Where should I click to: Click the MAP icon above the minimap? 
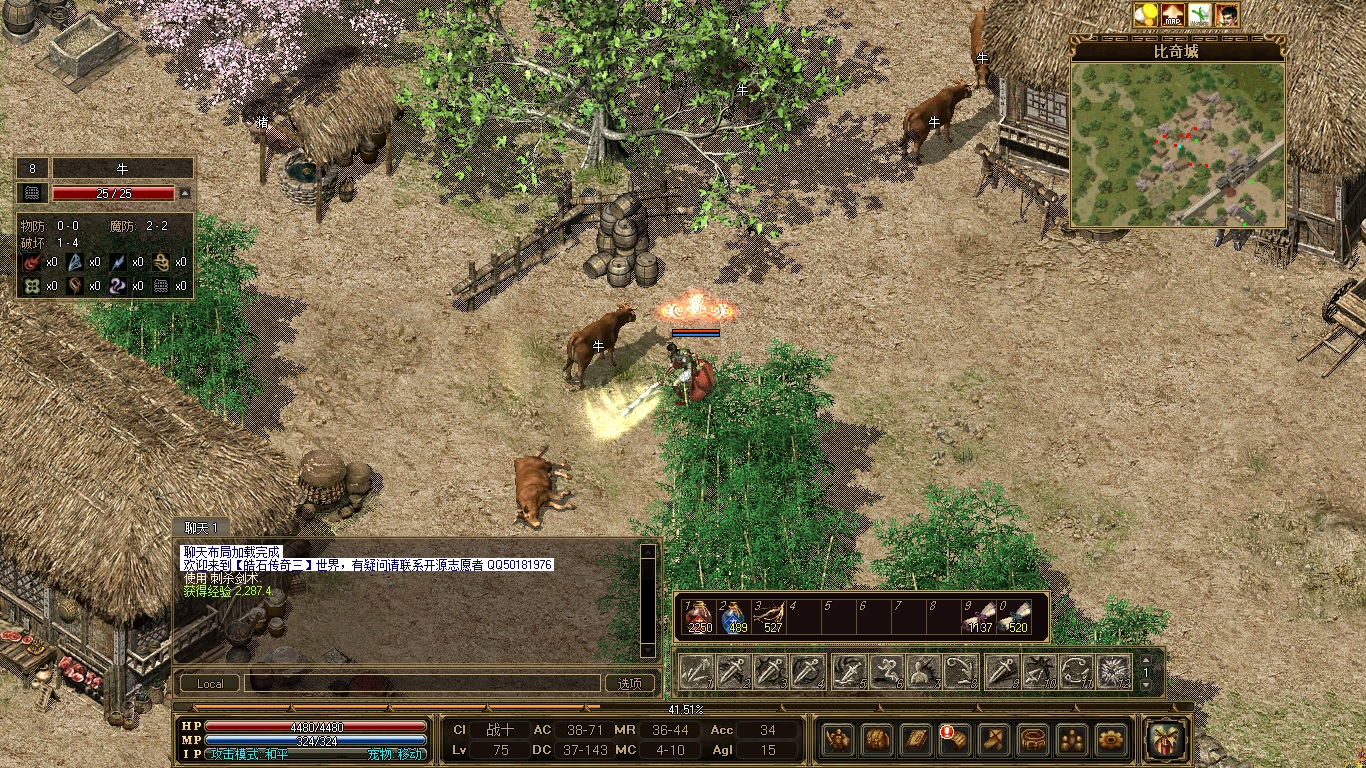pos(1172,15)
